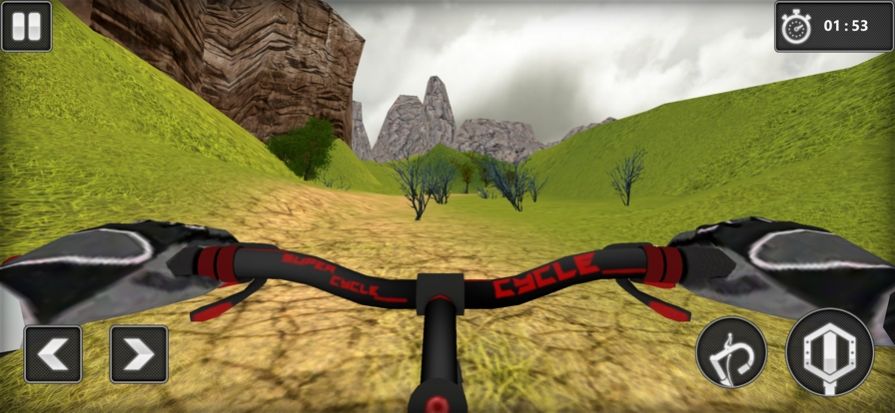Steer right with the right arrow button

[139, 354]
